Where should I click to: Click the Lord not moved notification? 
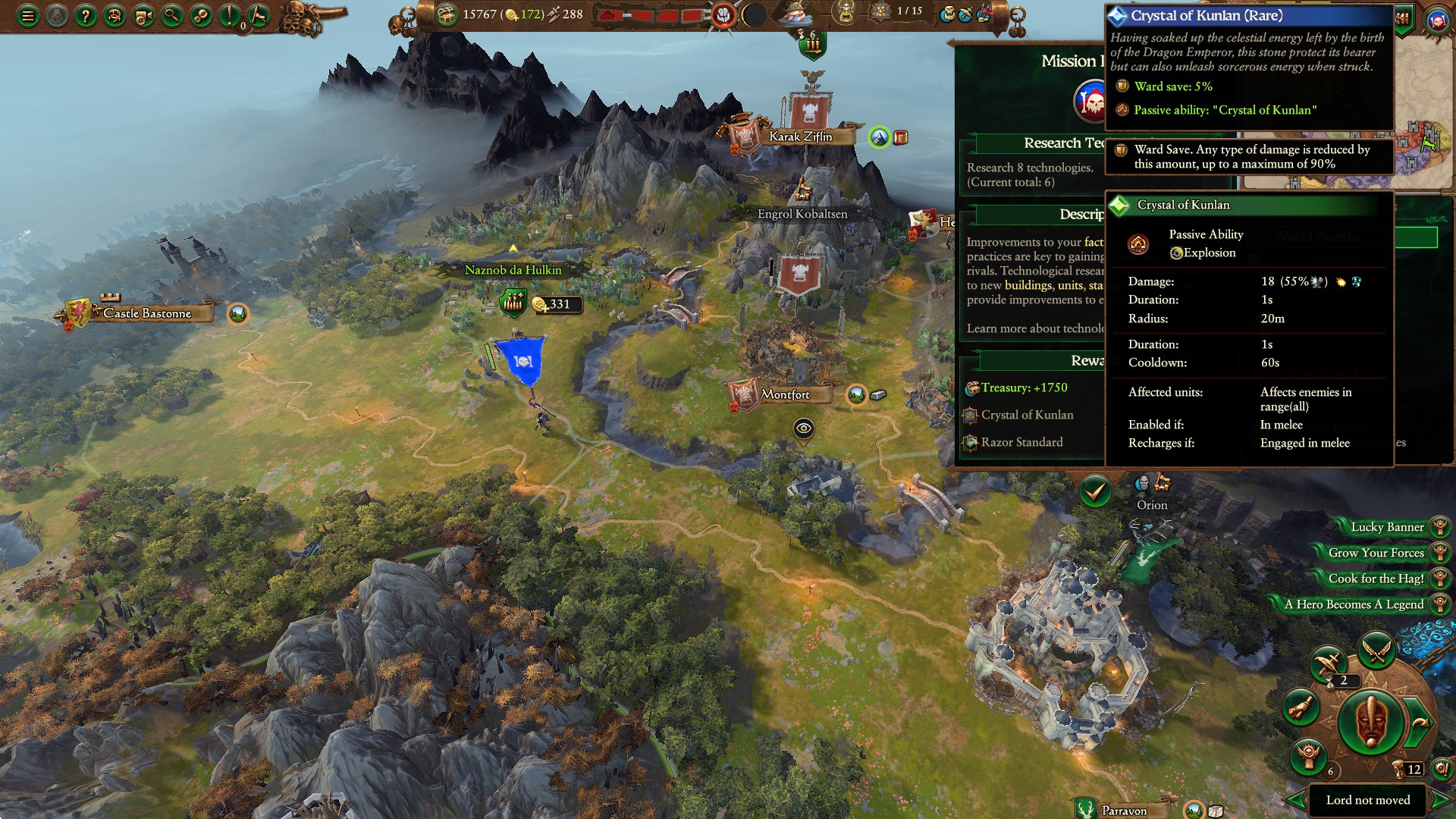point(1367,800)
